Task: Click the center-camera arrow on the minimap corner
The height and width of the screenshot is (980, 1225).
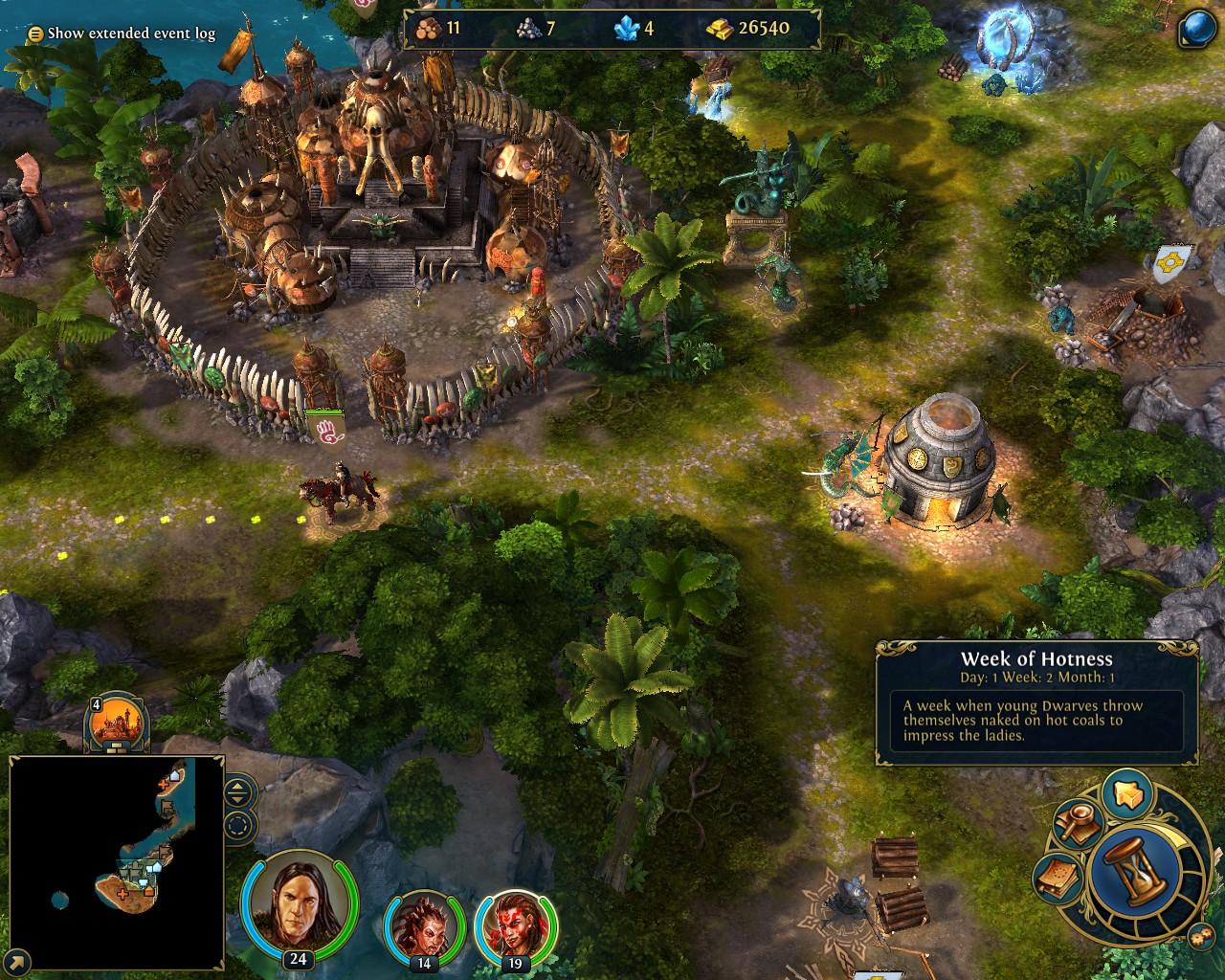Action: 16,962
